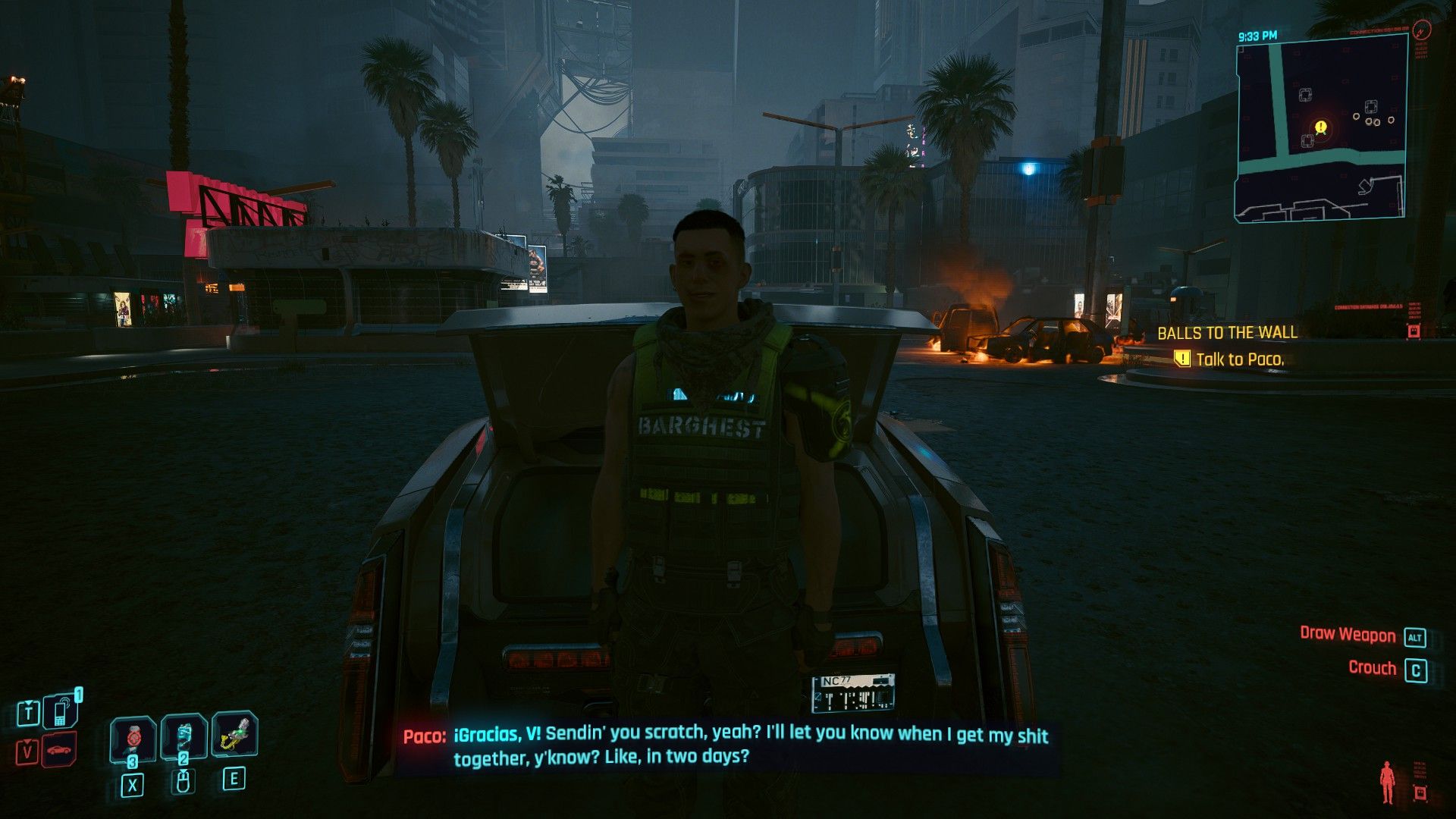Click the Crouch action label
Screen dimensions: 1456x819
pyautogui.click(x=1373, y=668)
